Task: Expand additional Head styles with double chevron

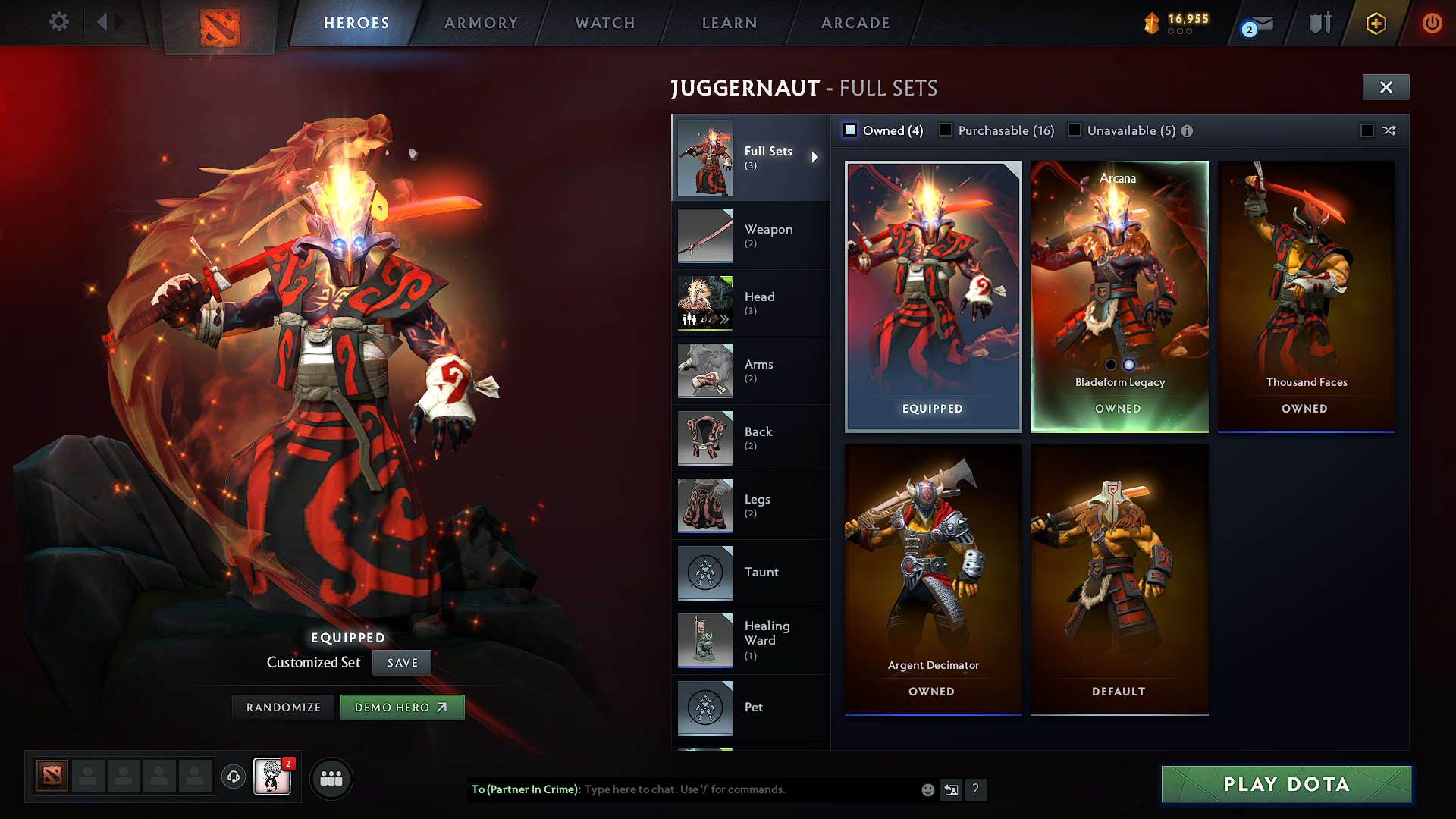Action: [x=725, y=318]
